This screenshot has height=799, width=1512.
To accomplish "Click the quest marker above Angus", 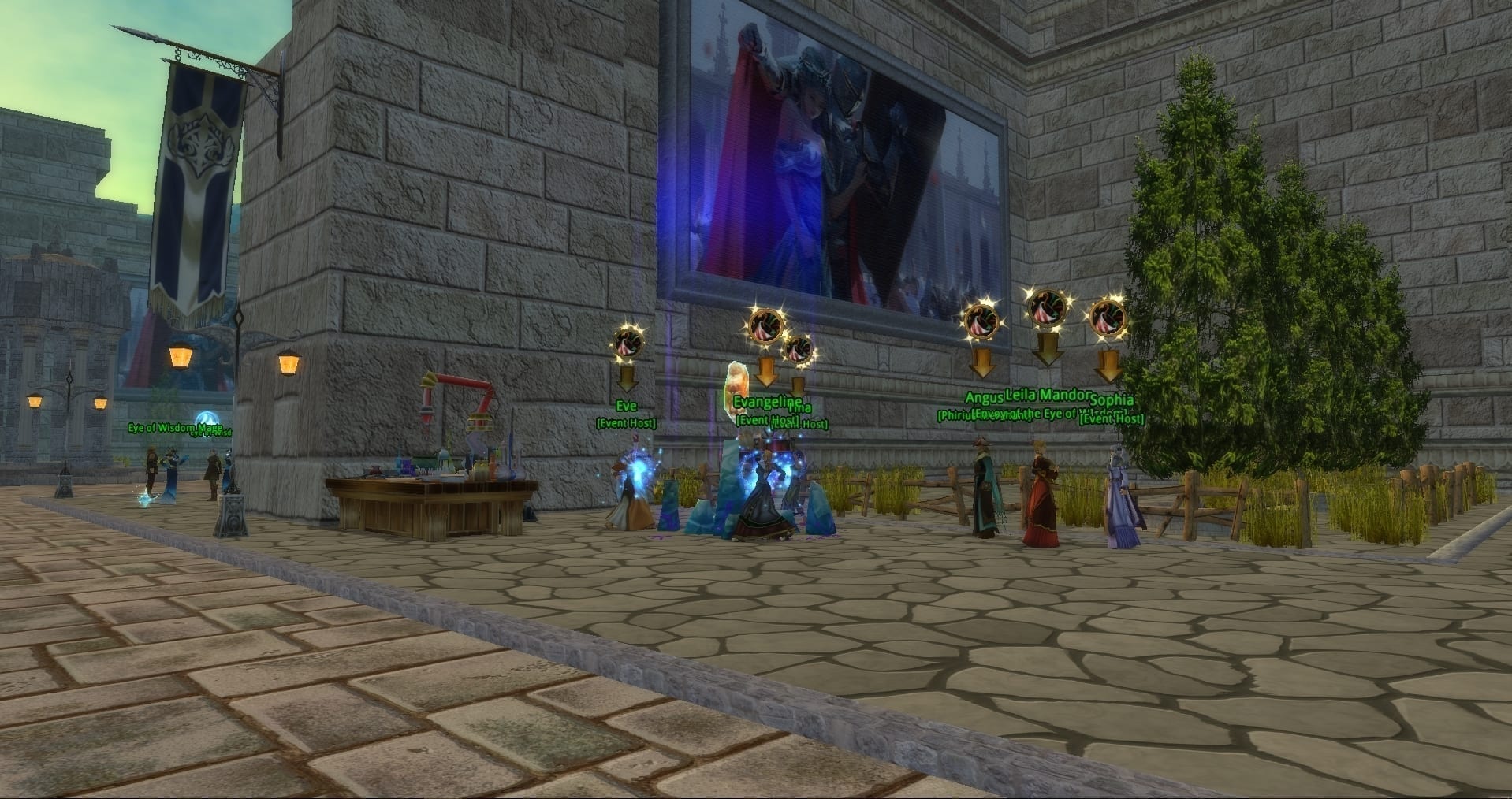I will (x=981, y=321).
